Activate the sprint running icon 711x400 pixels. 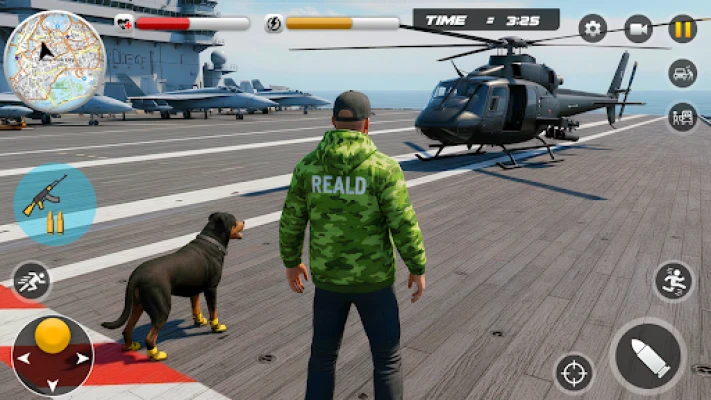pos(31,281)
